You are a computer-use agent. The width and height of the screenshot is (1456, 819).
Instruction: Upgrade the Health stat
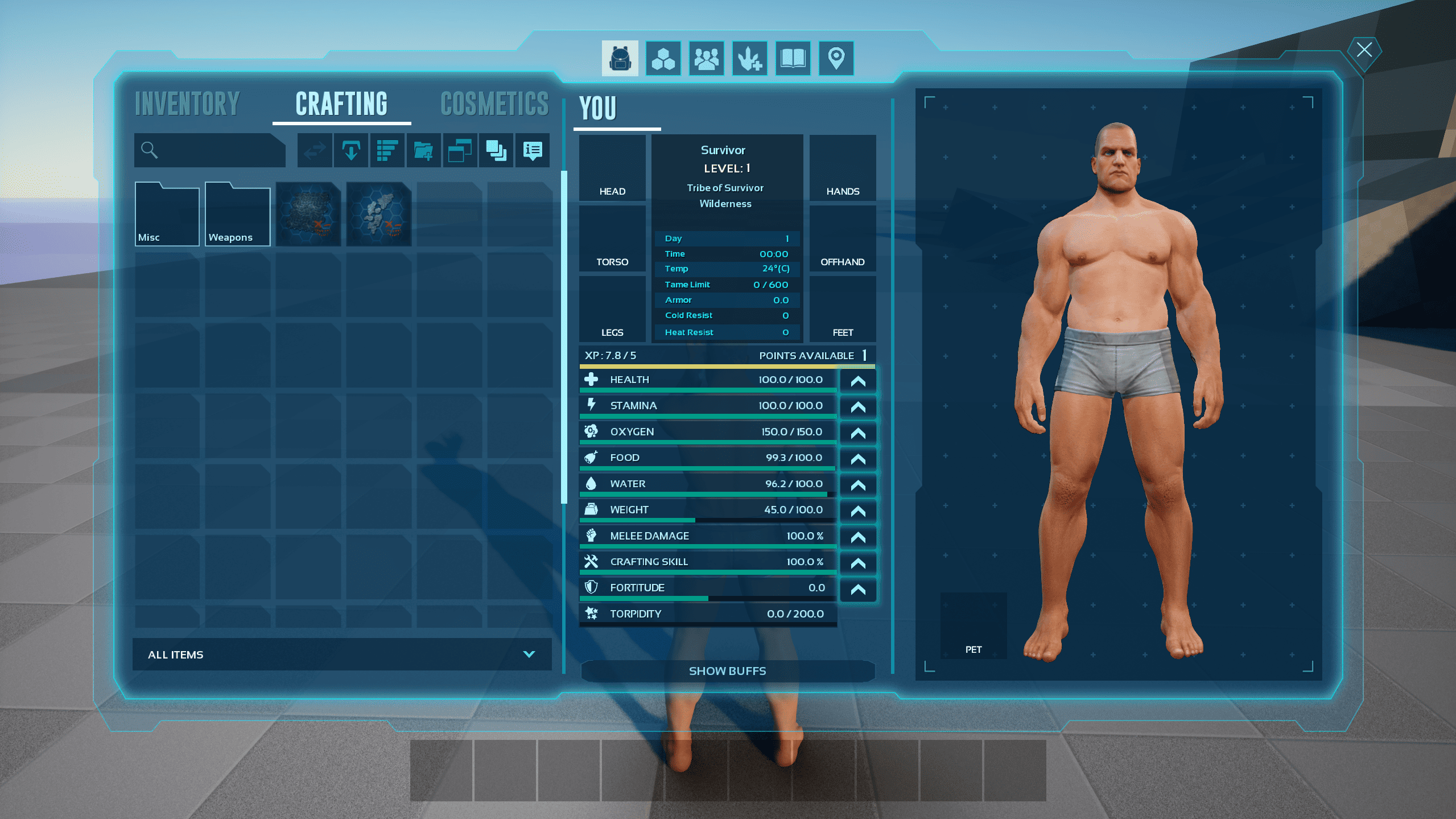(857, 381)
